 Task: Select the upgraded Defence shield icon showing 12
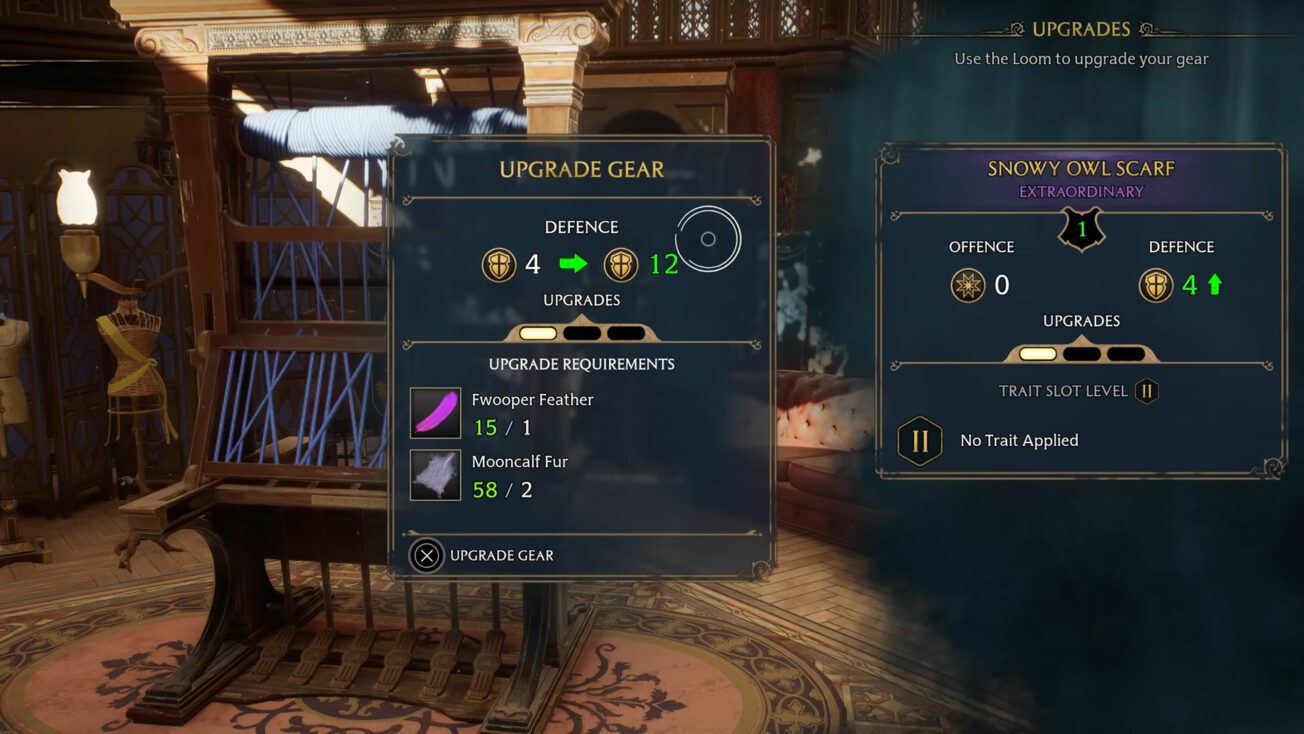pyautogui.click(x=621, y=265)
